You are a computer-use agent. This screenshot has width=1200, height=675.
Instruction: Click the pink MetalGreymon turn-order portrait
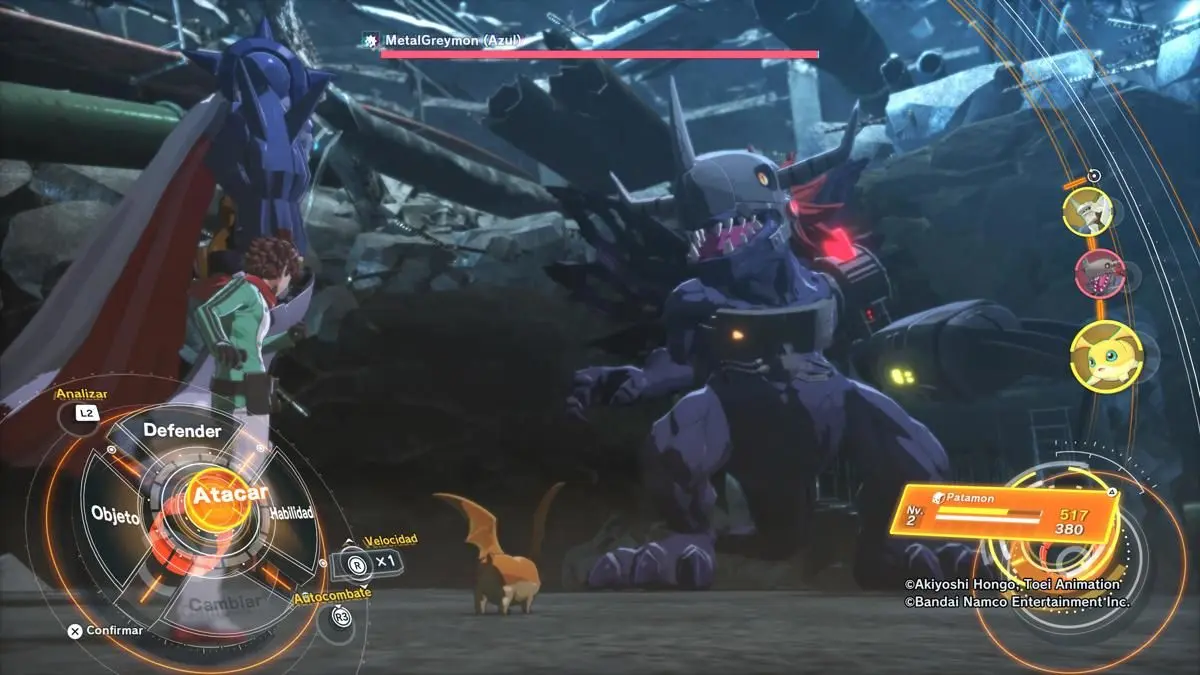coord(1098,273)
